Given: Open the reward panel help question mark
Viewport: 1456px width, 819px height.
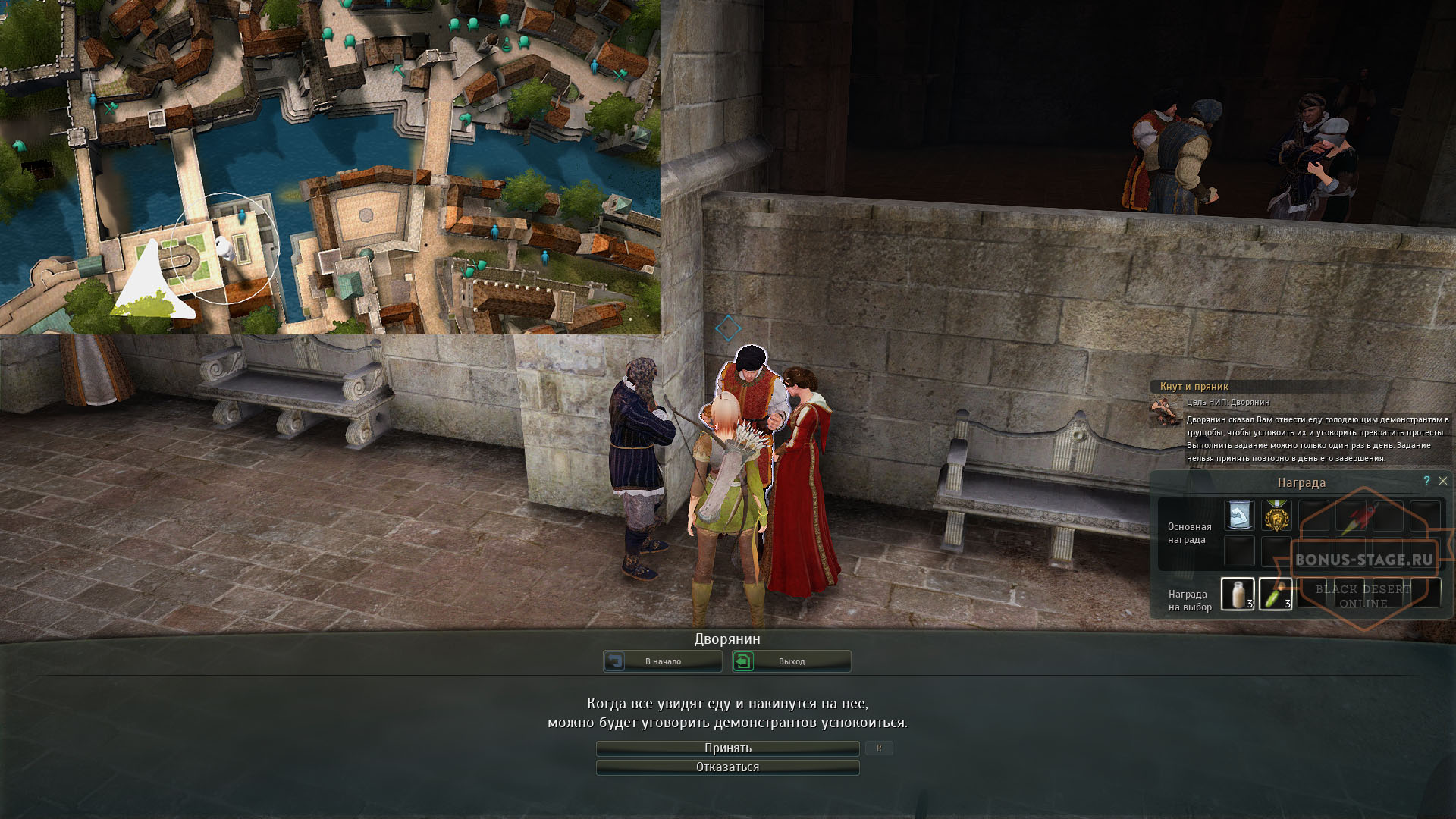Looking at the screenshot, I should click(x=1426, y=481).
